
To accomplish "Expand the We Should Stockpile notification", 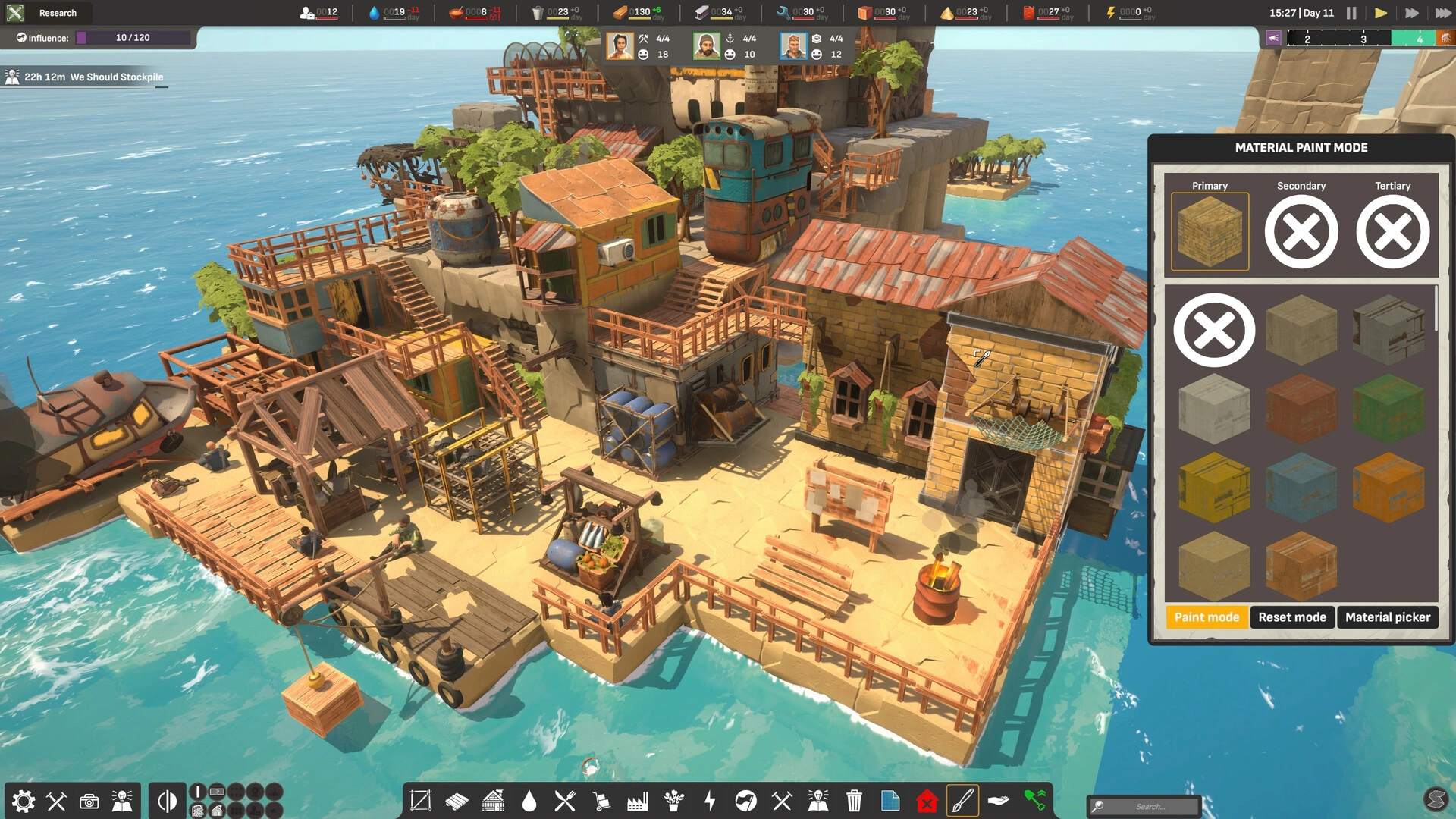I will [x=83, y=77].
